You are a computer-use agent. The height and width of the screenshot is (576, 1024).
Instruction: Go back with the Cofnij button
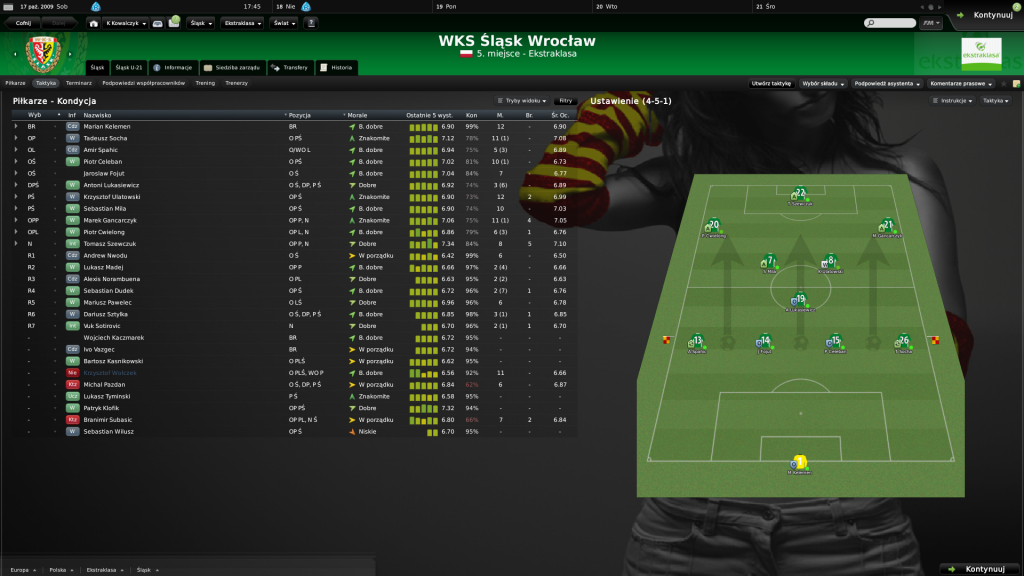24,22
